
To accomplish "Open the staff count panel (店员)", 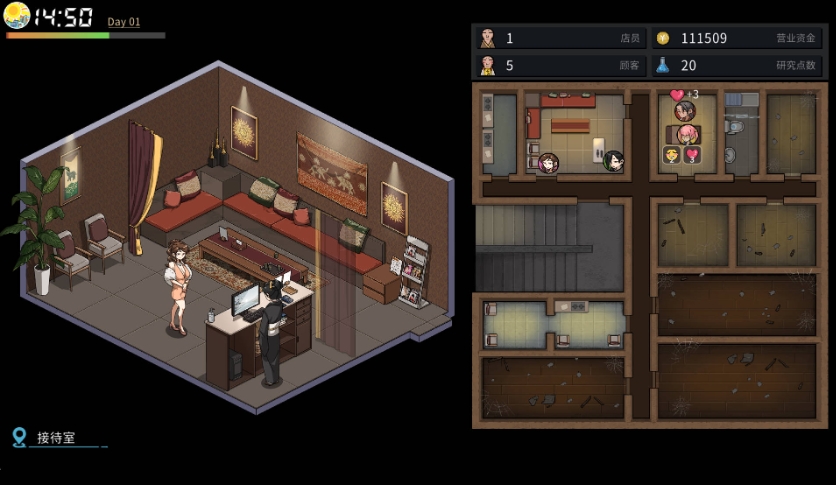I will [x=560, y=38].
